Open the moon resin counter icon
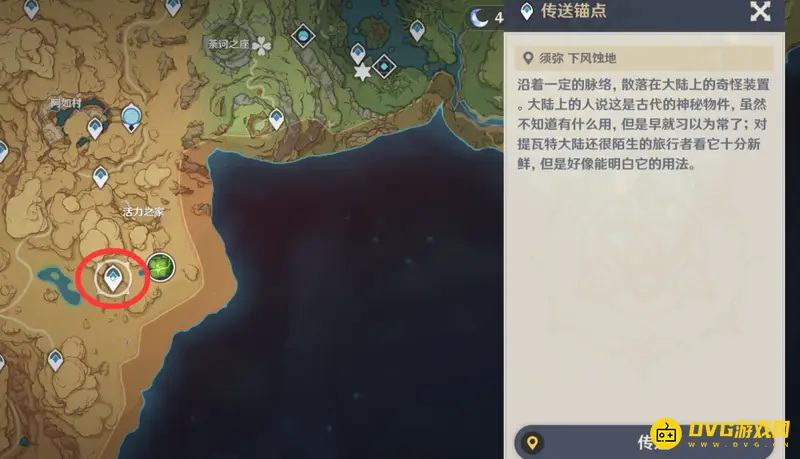Image resolution: width=800 pixels, height=459 pixels. (x=481, y=15)
